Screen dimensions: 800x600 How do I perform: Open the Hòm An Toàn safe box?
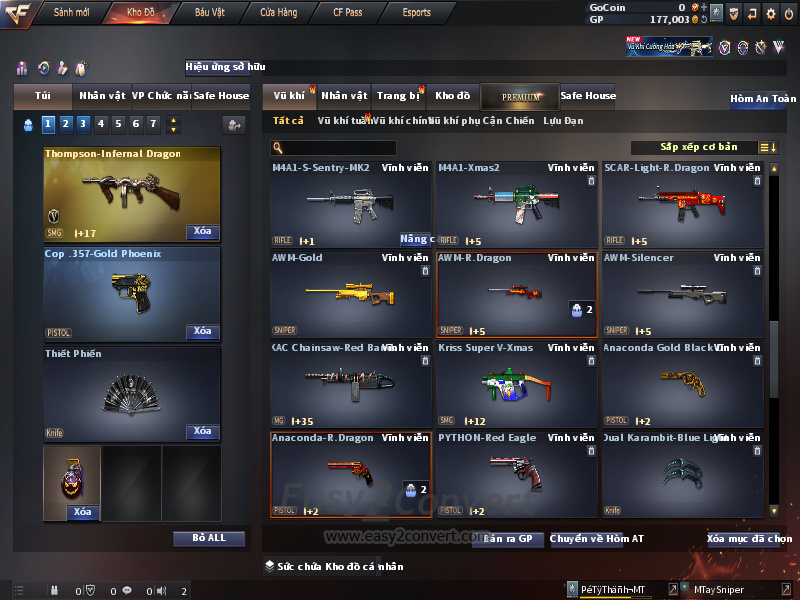[x=763, y=99]
